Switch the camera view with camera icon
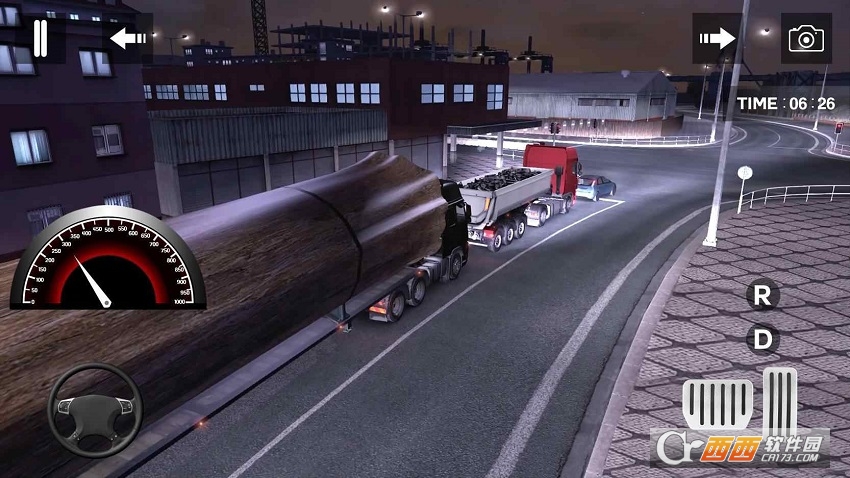 (806, 39)
